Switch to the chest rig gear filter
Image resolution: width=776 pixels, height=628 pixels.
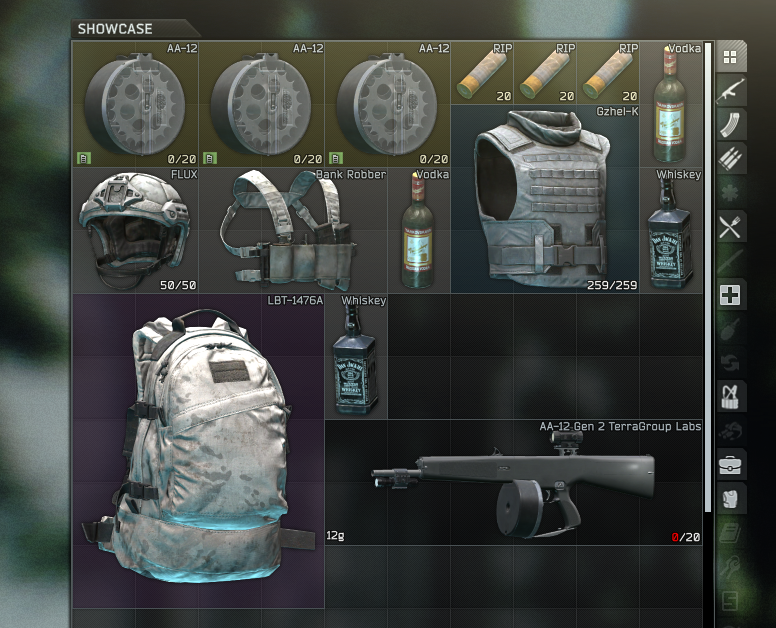(x=730, y=397)
